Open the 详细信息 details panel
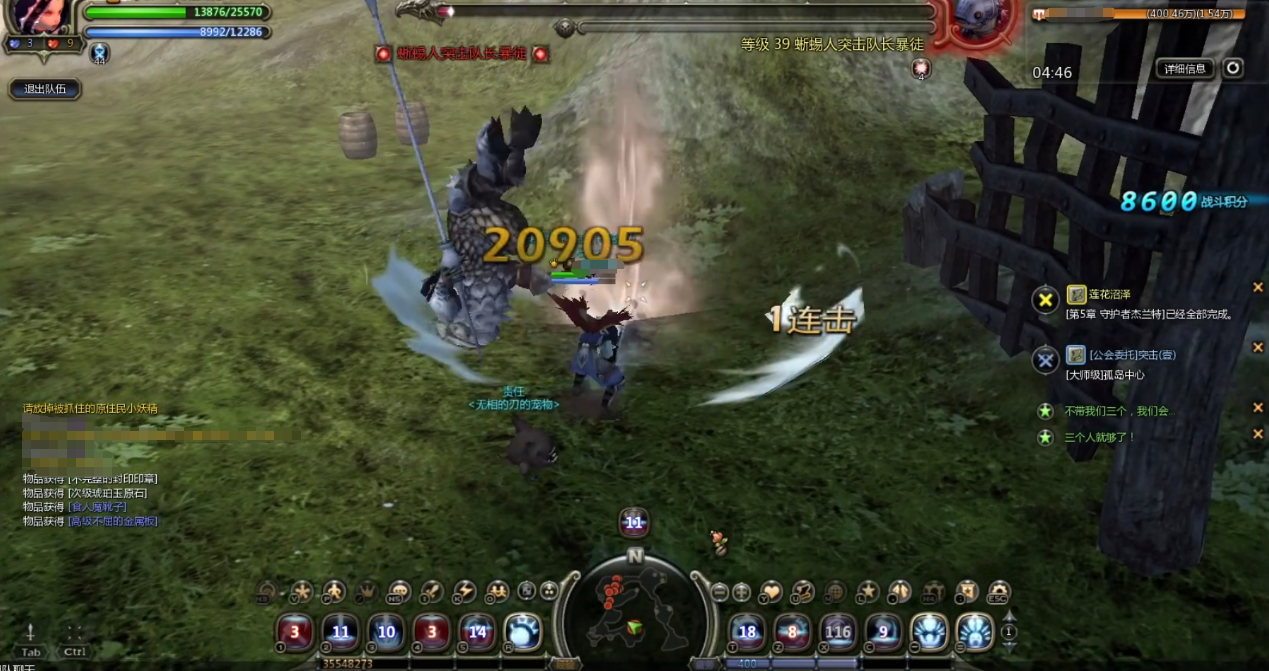1269x671 pixels. (x=1186, y=68)
